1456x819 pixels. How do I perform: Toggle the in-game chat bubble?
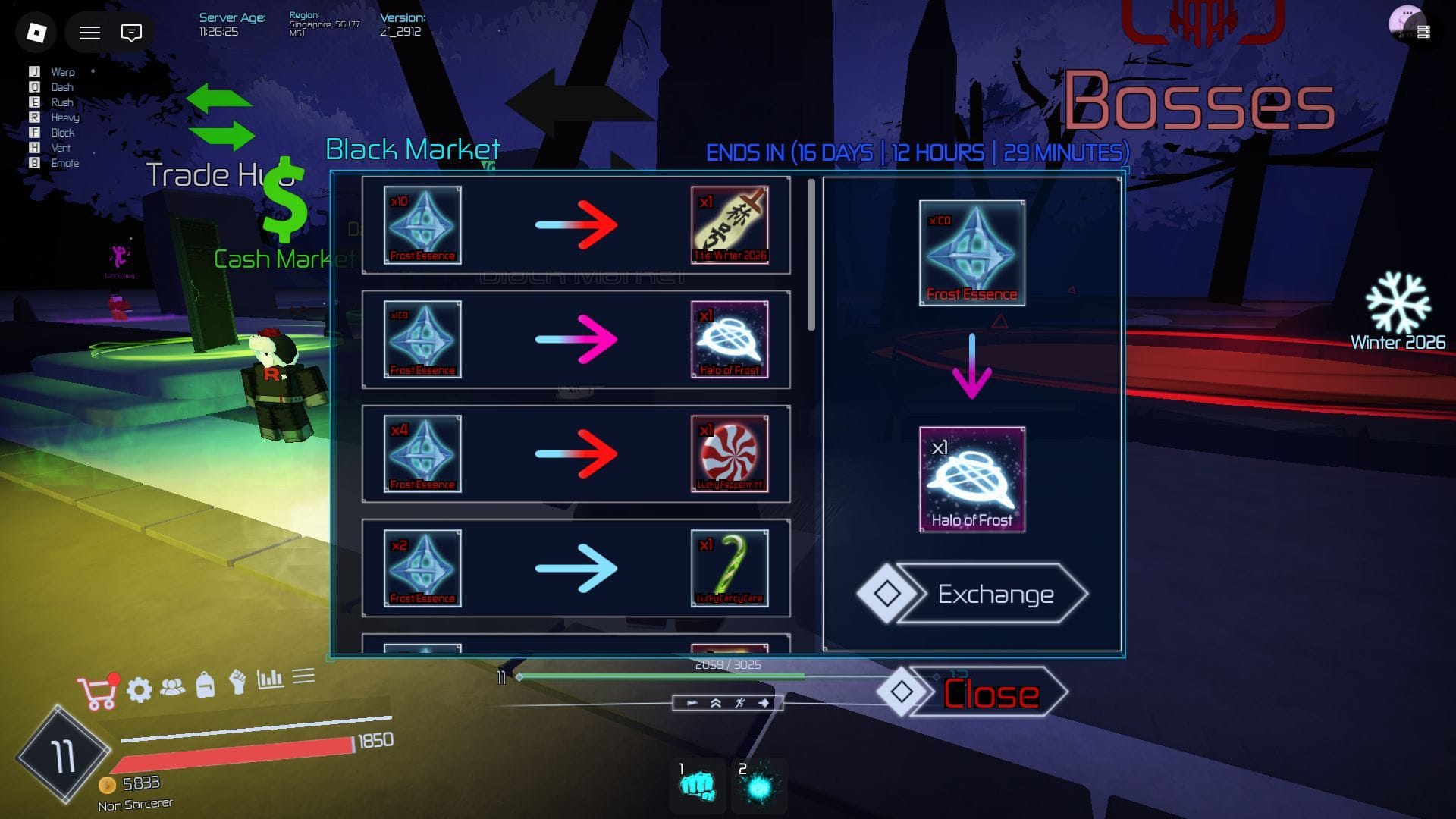(x=130, y=33)
